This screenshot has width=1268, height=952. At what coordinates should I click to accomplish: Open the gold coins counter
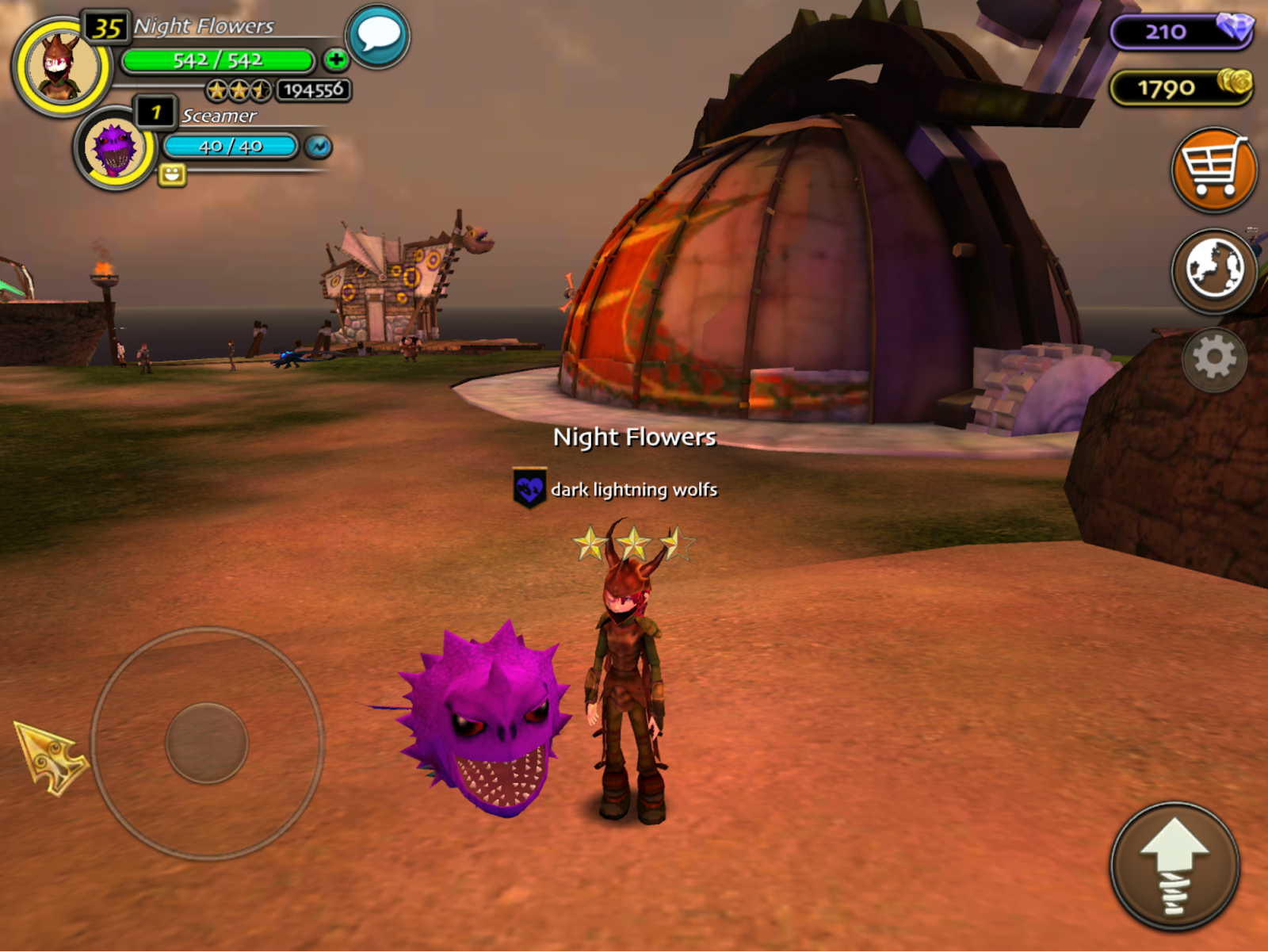(x=1182, y=87)
